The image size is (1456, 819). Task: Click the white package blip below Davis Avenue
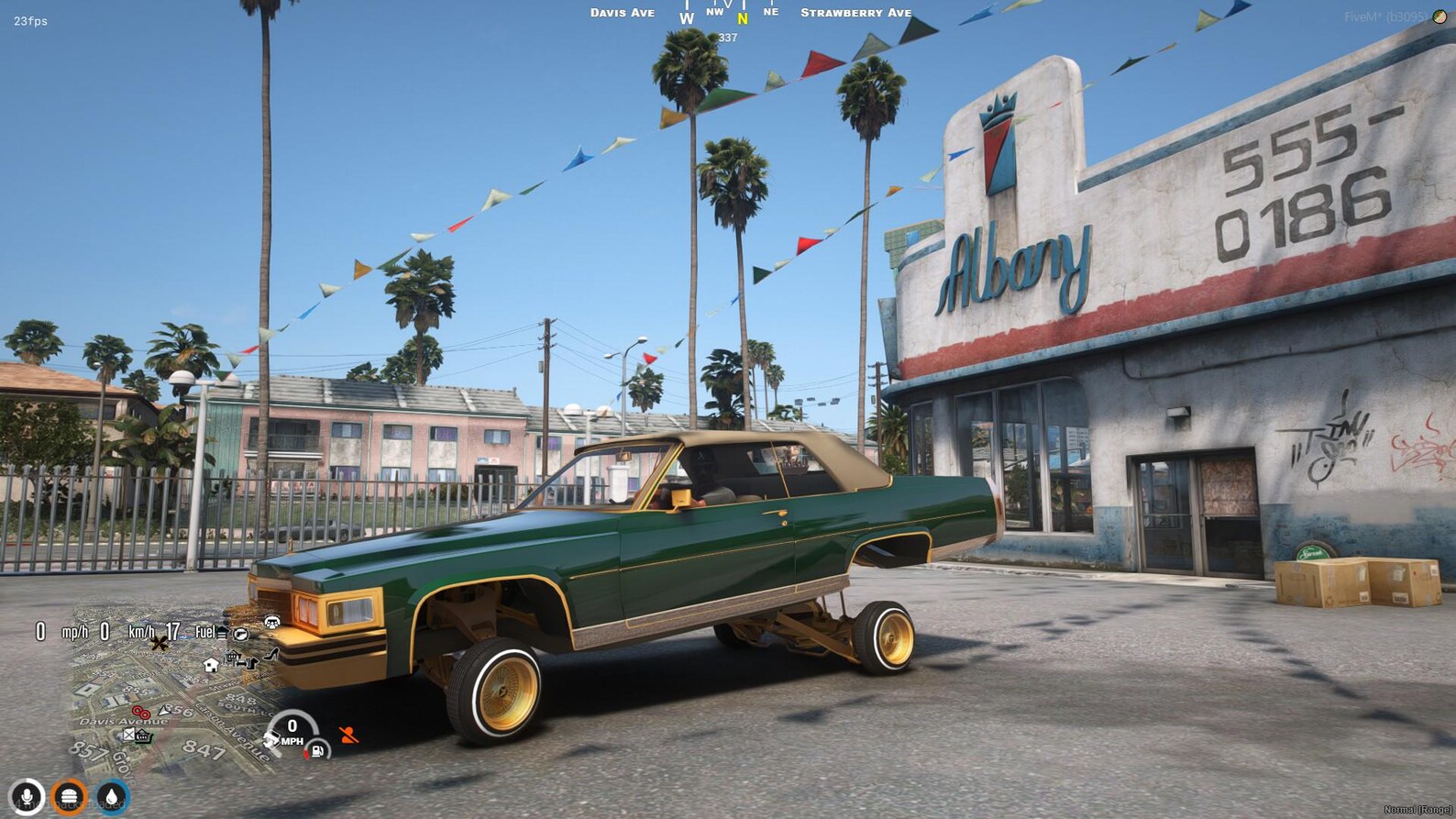[x=128, y=736]
